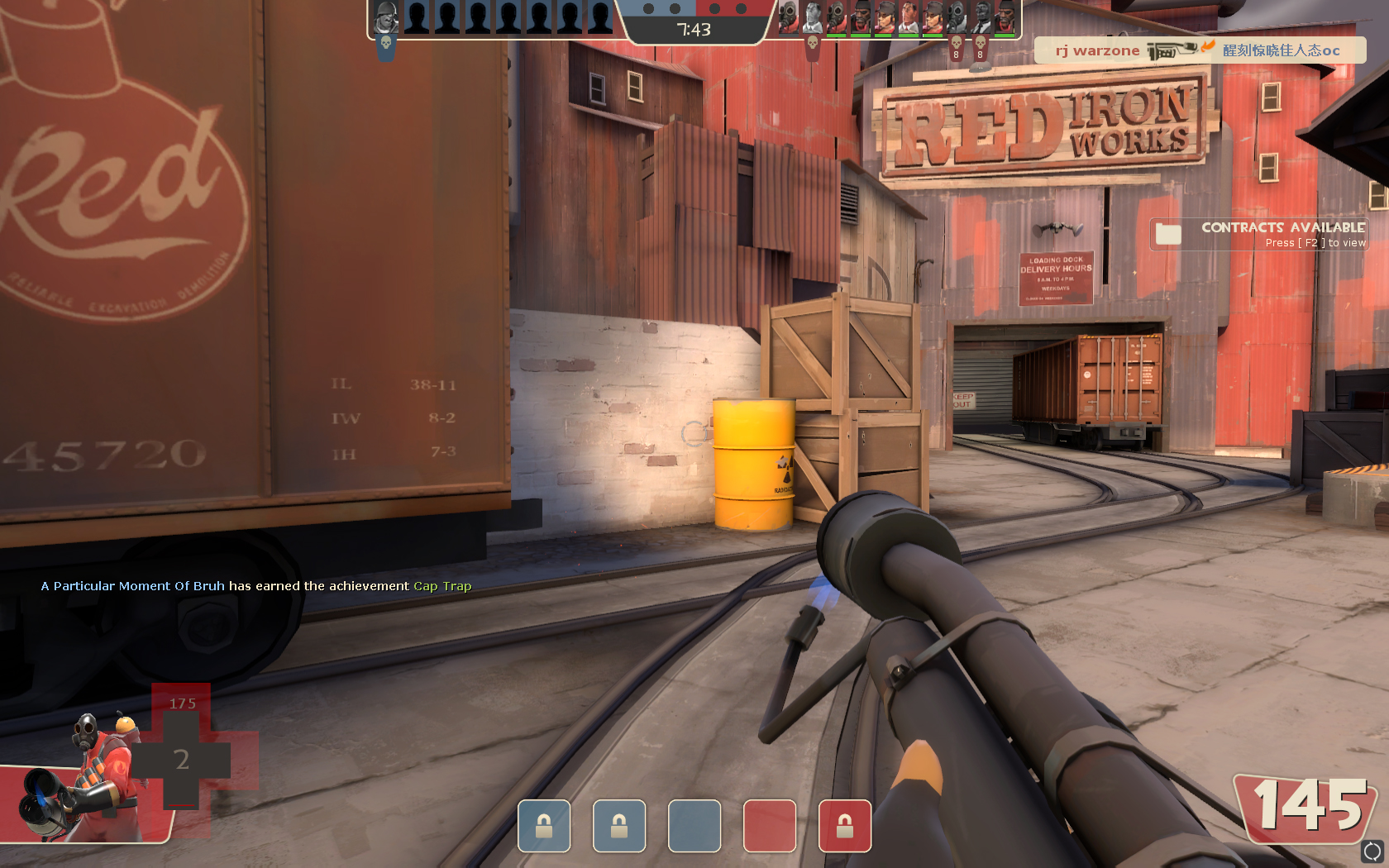Select the BLU Soldier portrait in the team bar
This screenshot has width=1389, height=868.
(x=385, y=17)
